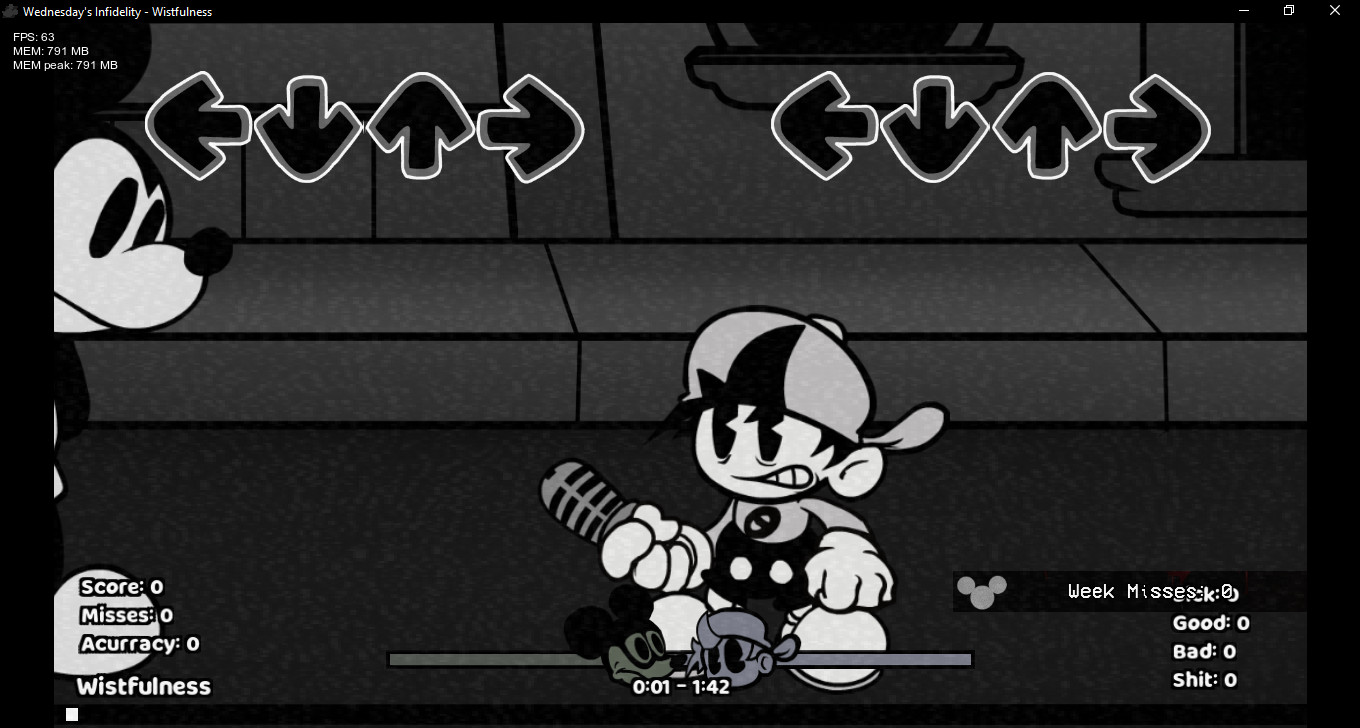
Task: Click the Score: 0 counter
Action: click(121, 587)
